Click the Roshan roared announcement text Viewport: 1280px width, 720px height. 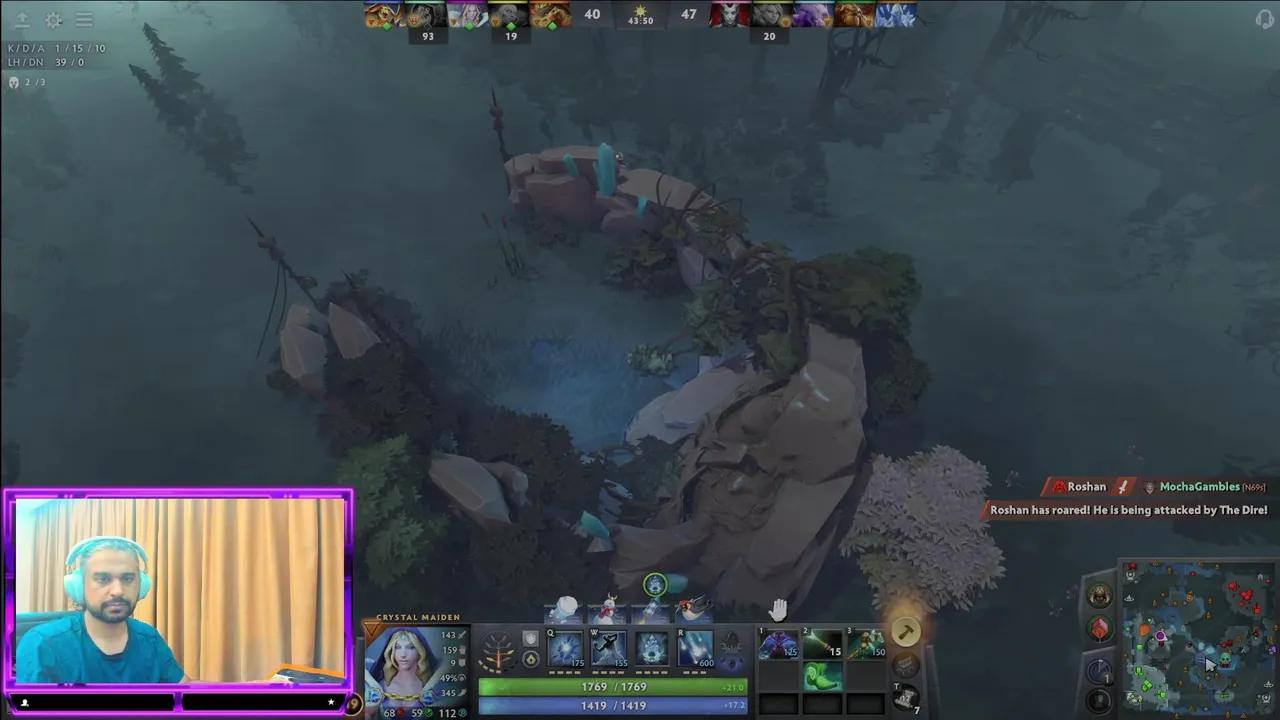tap(1128, 510)
